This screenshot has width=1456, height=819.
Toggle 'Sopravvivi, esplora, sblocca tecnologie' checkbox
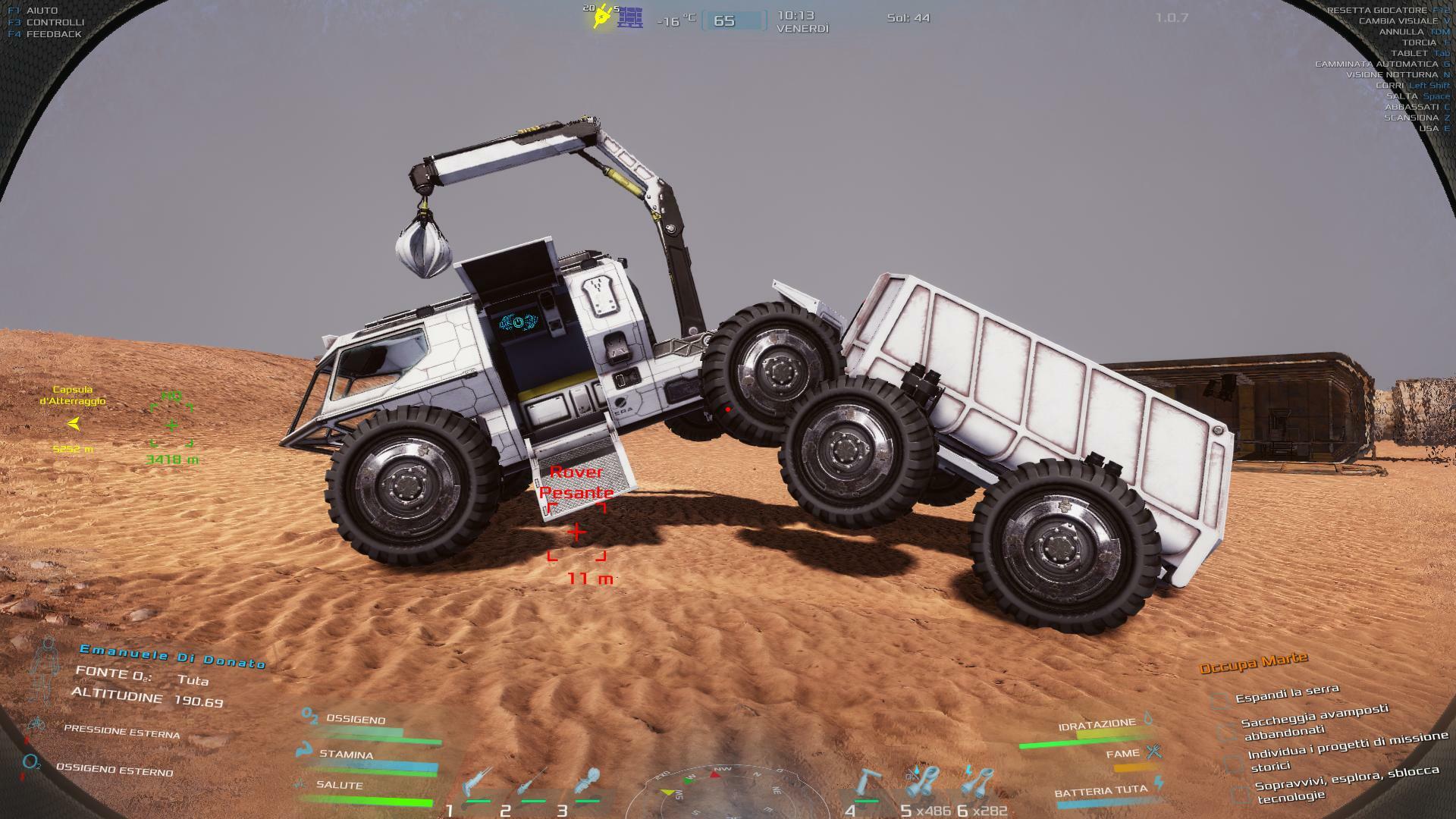(x=1240, y=793)
